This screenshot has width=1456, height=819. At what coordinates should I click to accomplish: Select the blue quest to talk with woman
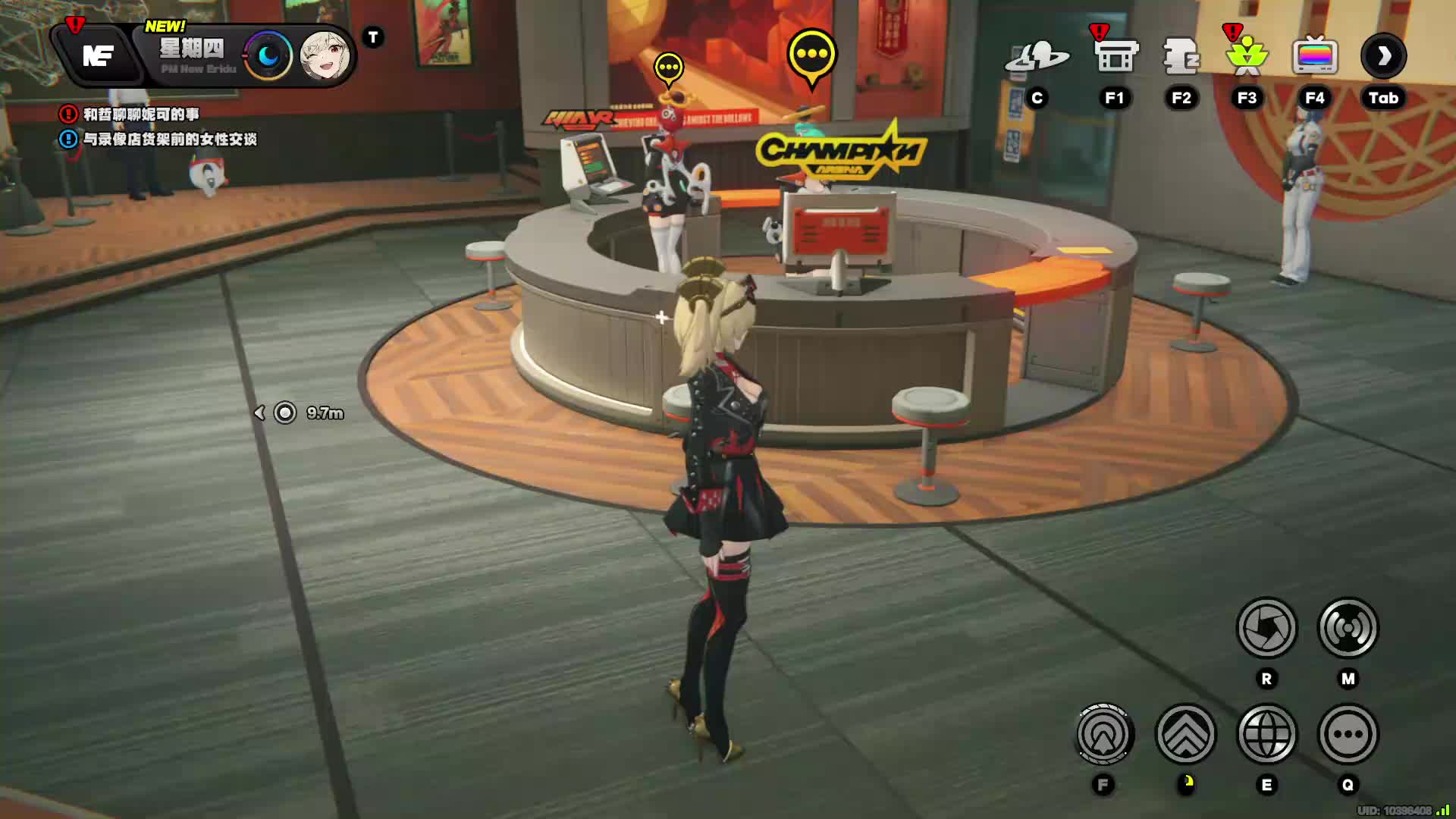click(x=169, y=140)
